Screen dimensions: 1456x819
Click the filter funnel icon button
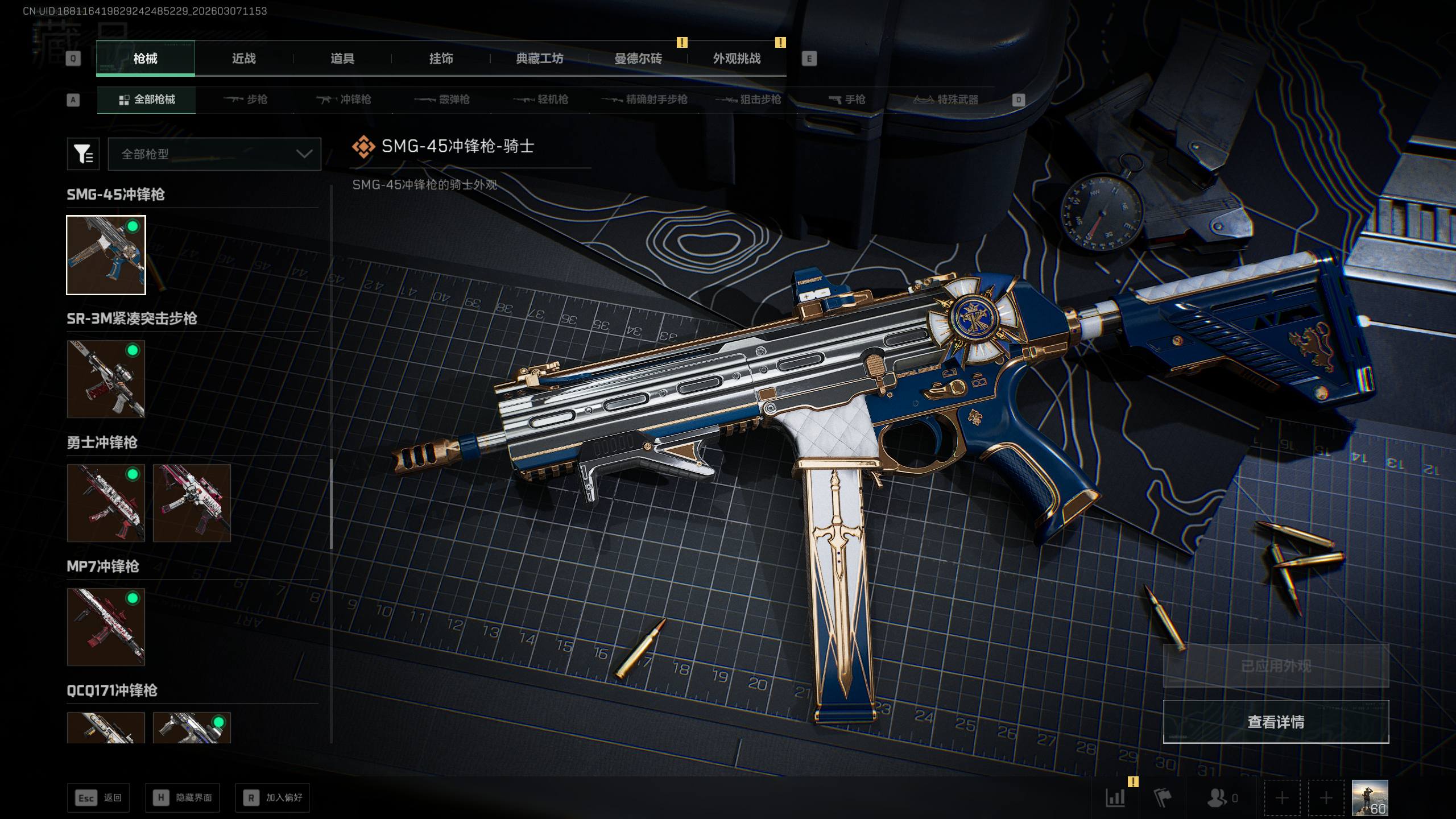pos(83,154)
